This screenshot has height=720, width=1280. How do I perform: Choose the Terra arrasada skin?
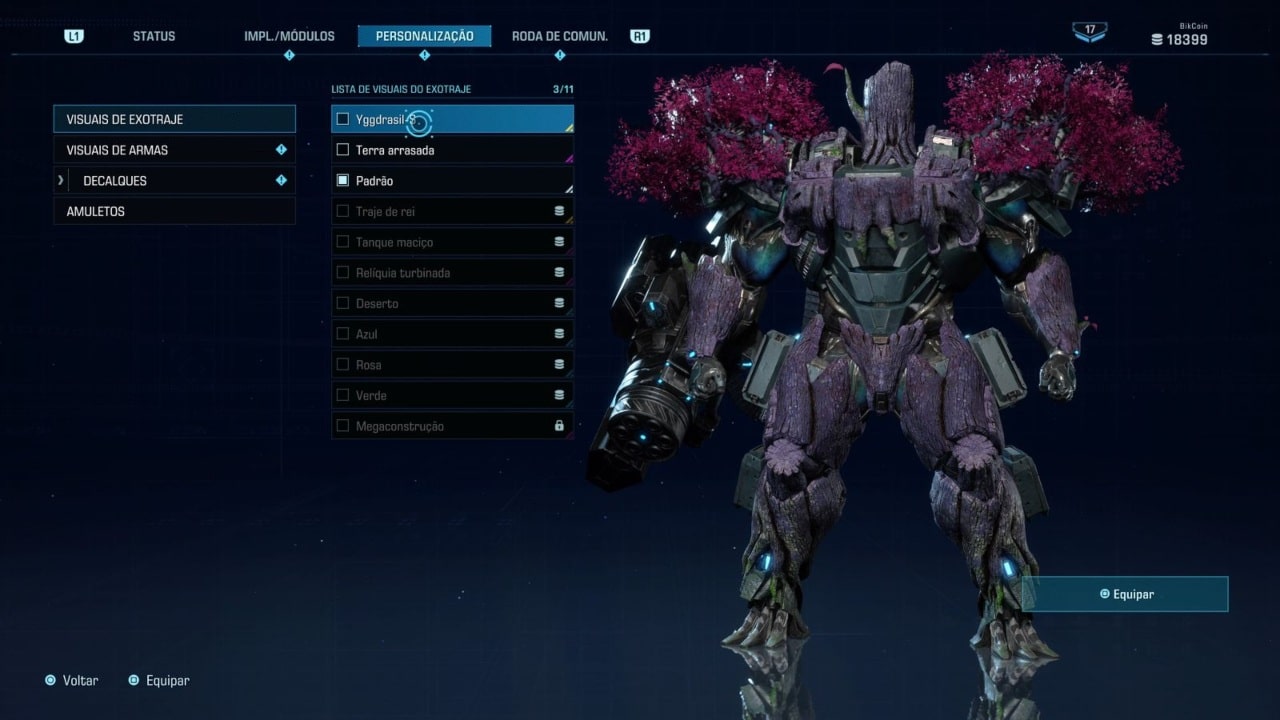pos(452,150)
